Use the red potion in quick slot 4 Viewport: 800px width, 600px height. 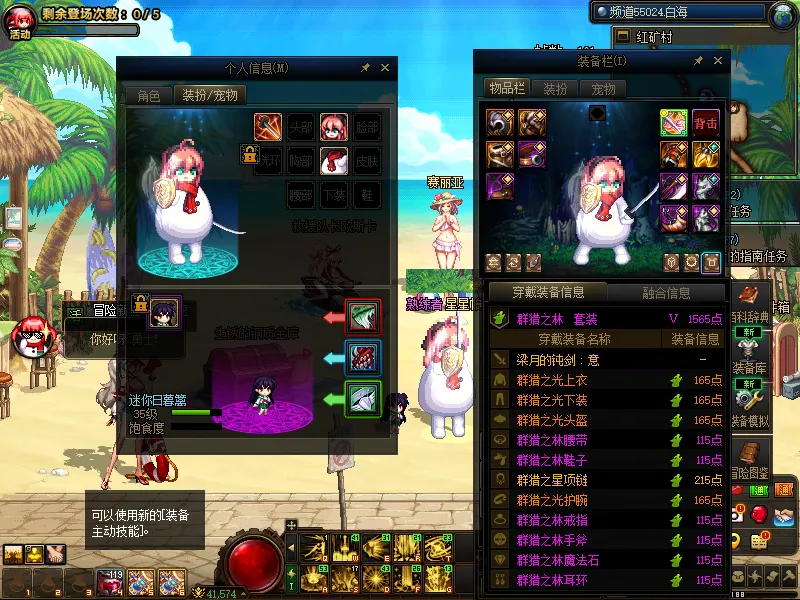click(x=108, y=581)
